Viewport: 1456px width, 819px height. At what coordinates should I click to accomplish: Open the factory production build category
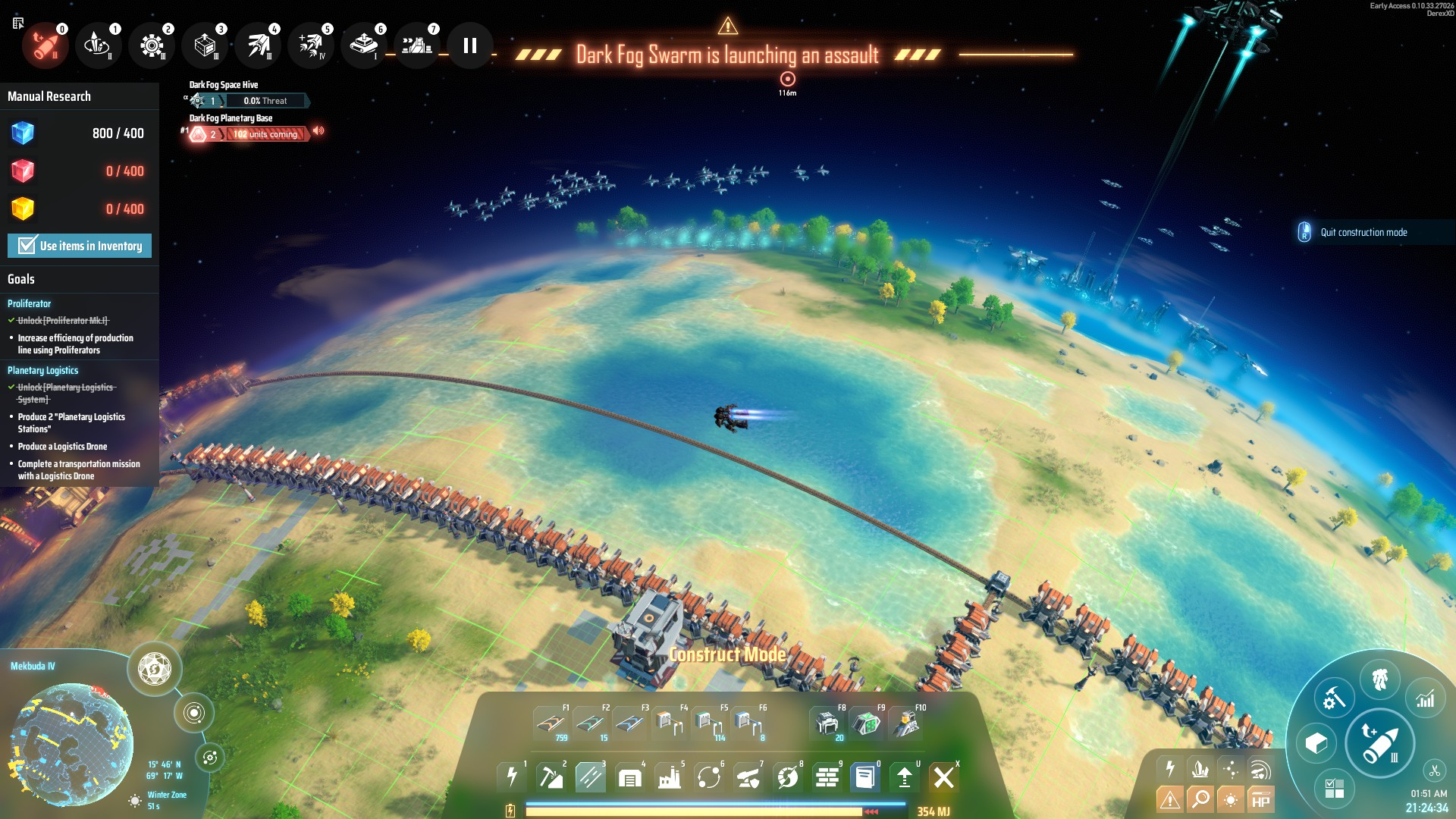click(x=670, y=777)
